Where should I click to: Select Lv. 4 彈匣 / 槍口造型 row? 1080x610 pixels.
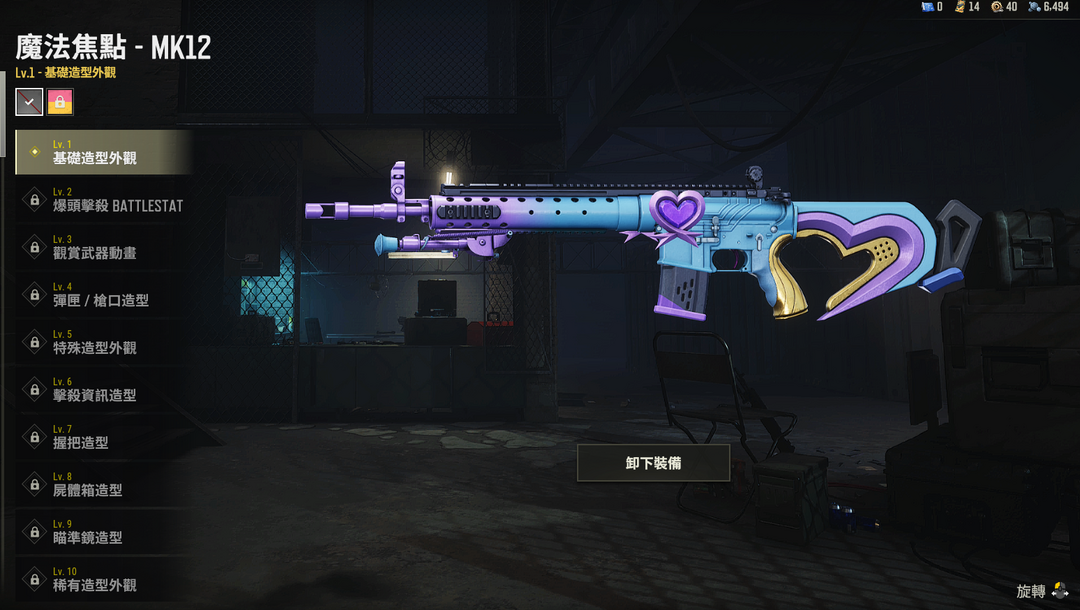103,295
